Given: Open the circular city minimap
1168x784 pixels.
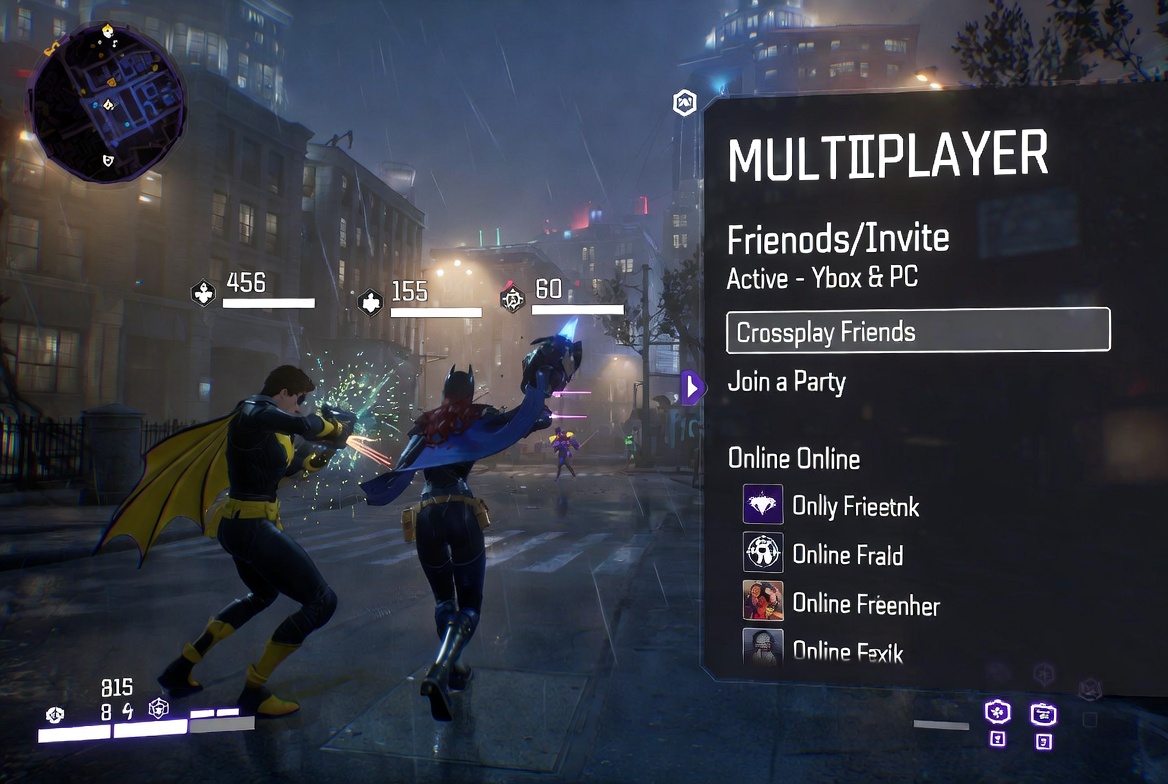Looking at the screenshot, I should 106,102.
